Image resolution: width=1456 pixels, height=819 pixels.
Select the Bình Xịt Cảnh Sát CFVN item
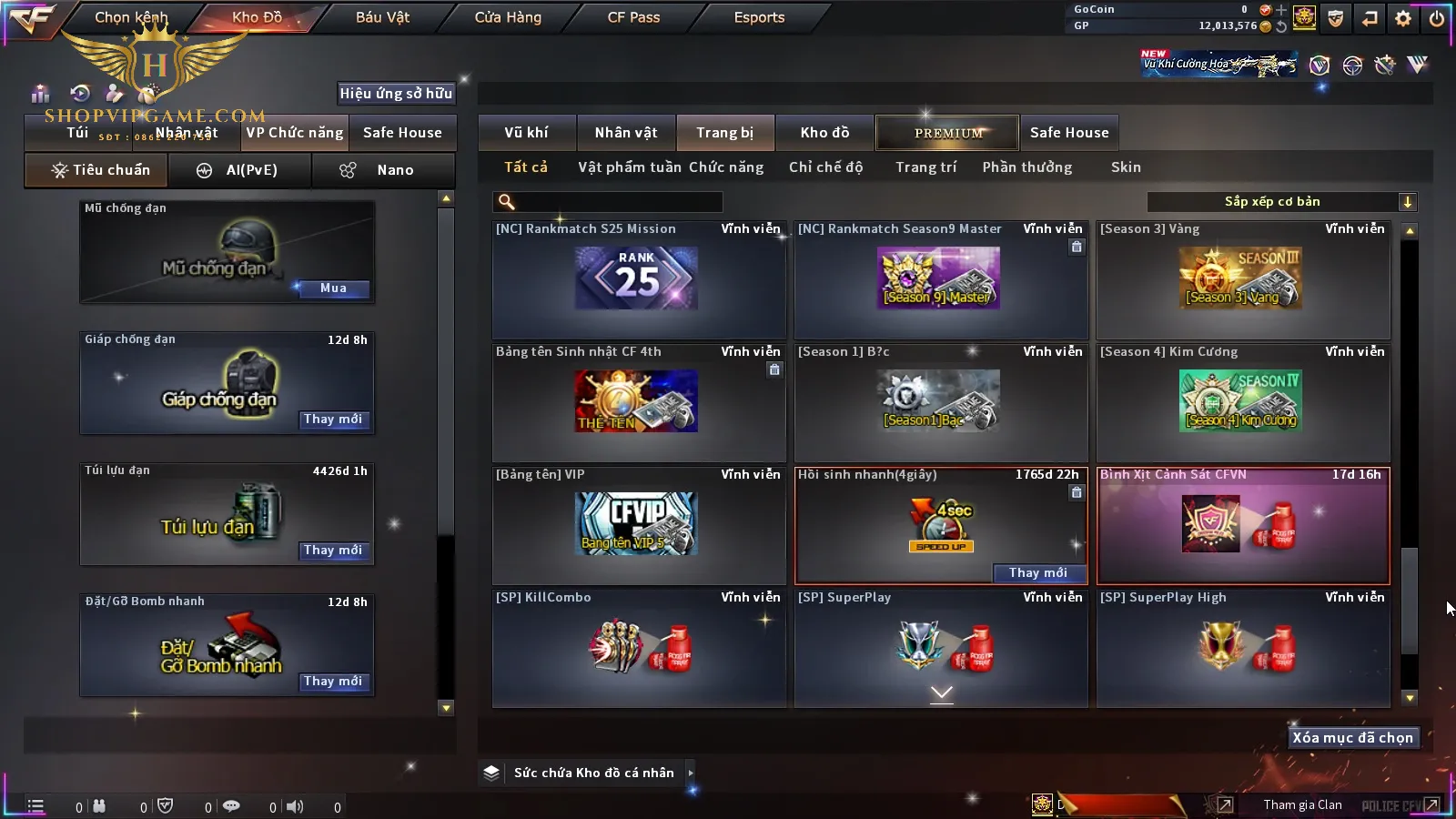pos(1243,525)
